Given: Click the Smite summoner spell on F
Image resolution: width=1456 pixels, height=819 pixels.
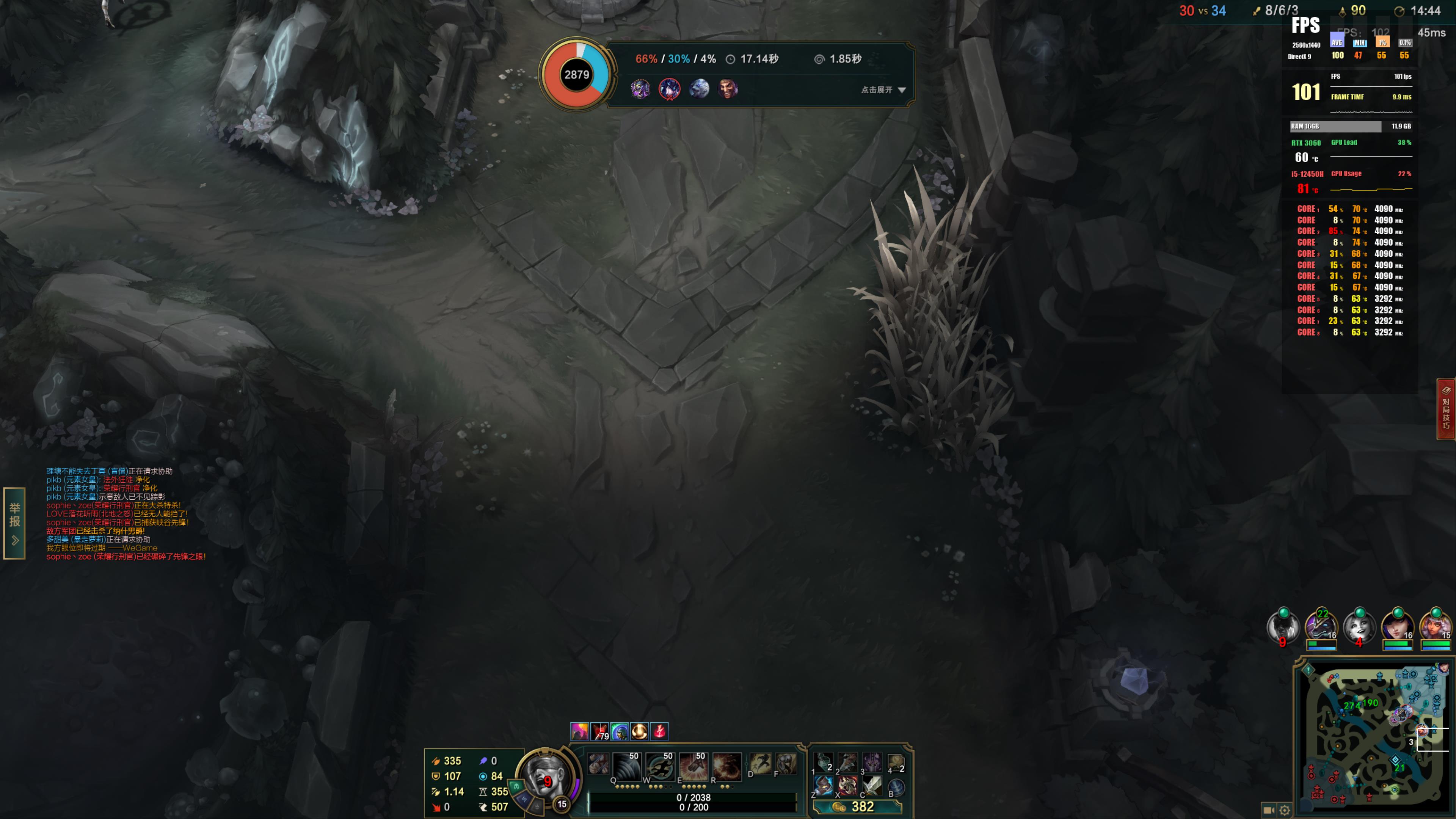Looking at the screenshot, I should pyautogui.click(x=786, y=764).
